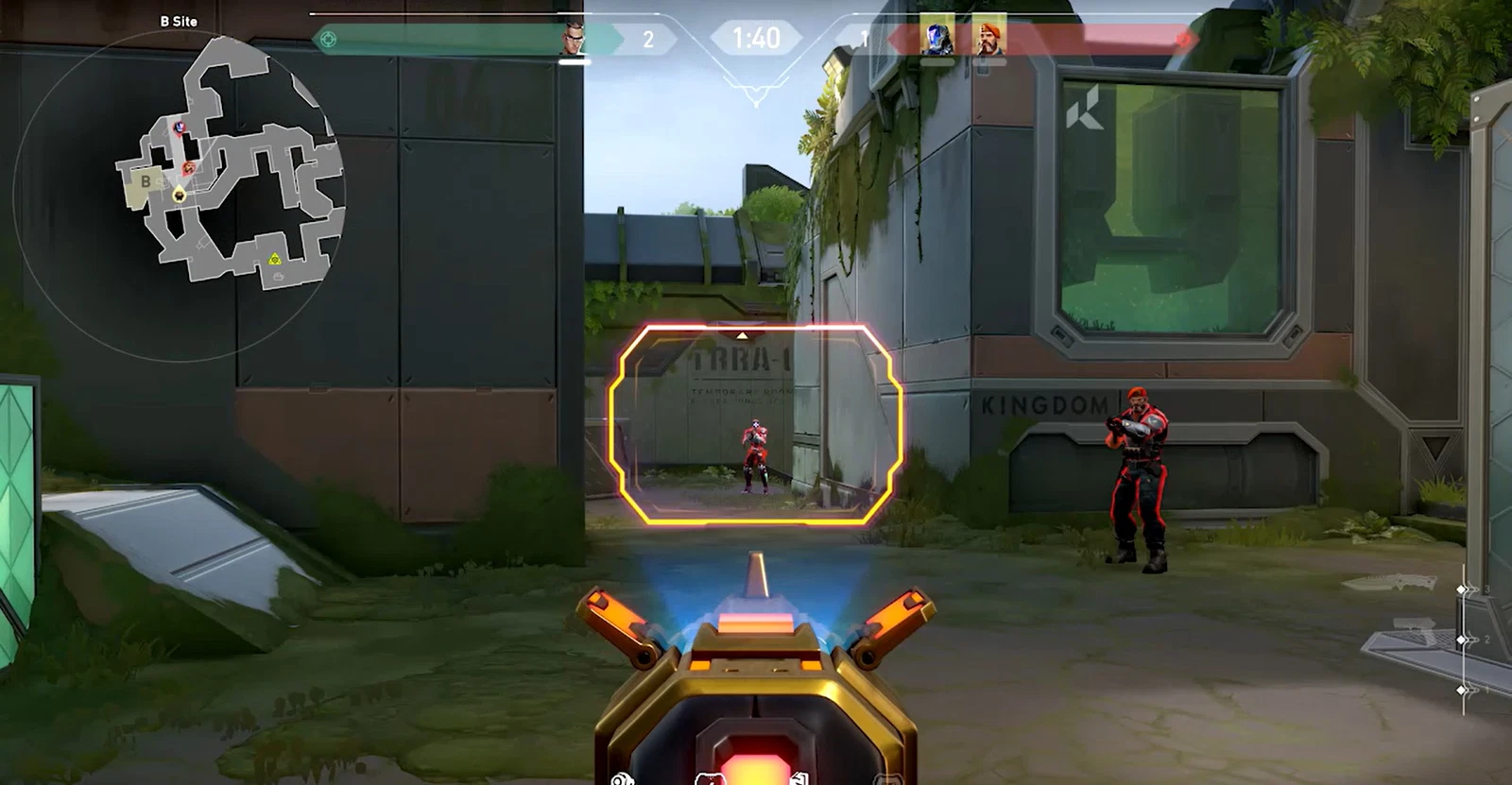
Task: Click the player's yellow marker on minimap
Action: (179, 194)
